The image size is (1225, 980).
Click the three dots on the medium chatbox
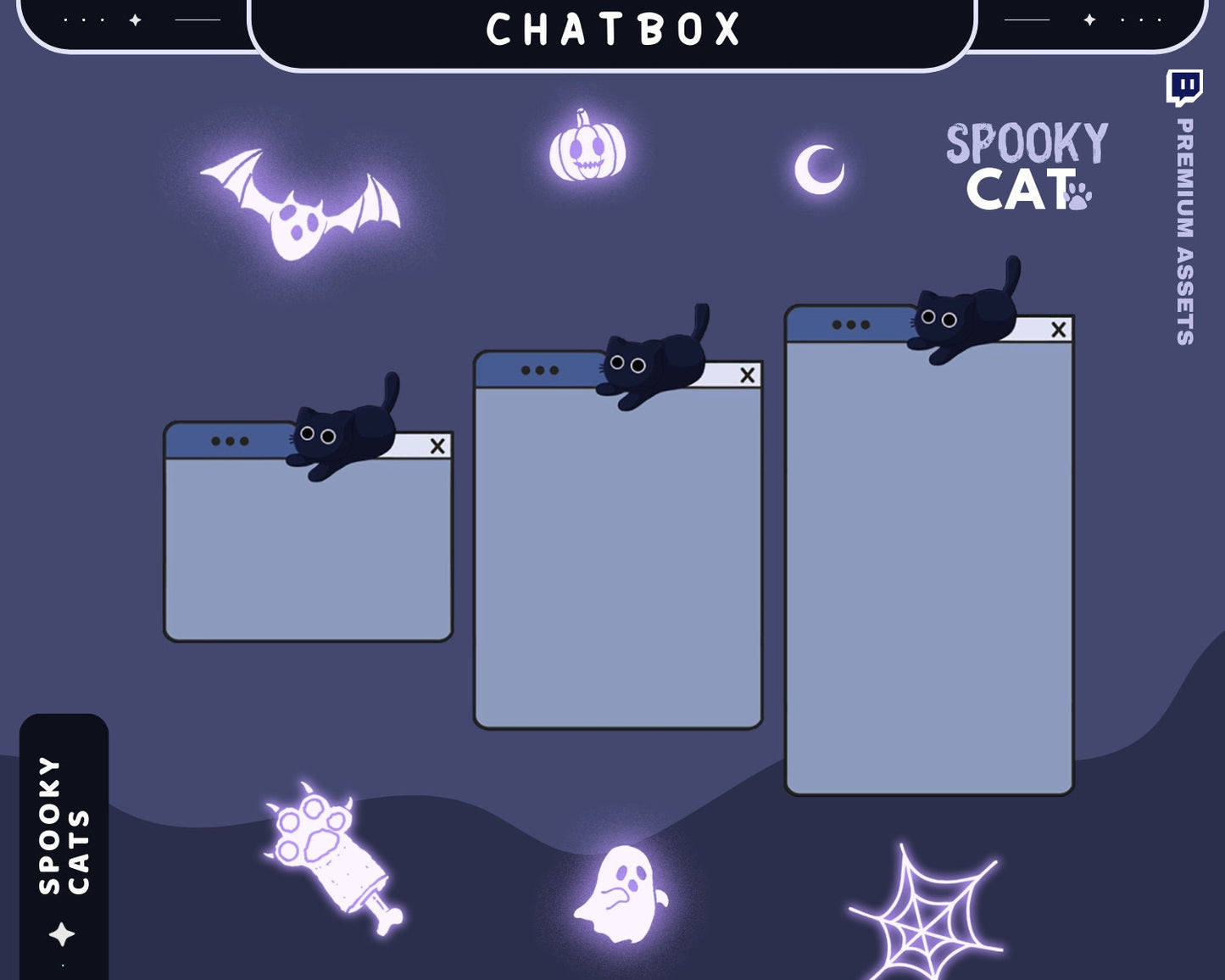click(540, 370)
